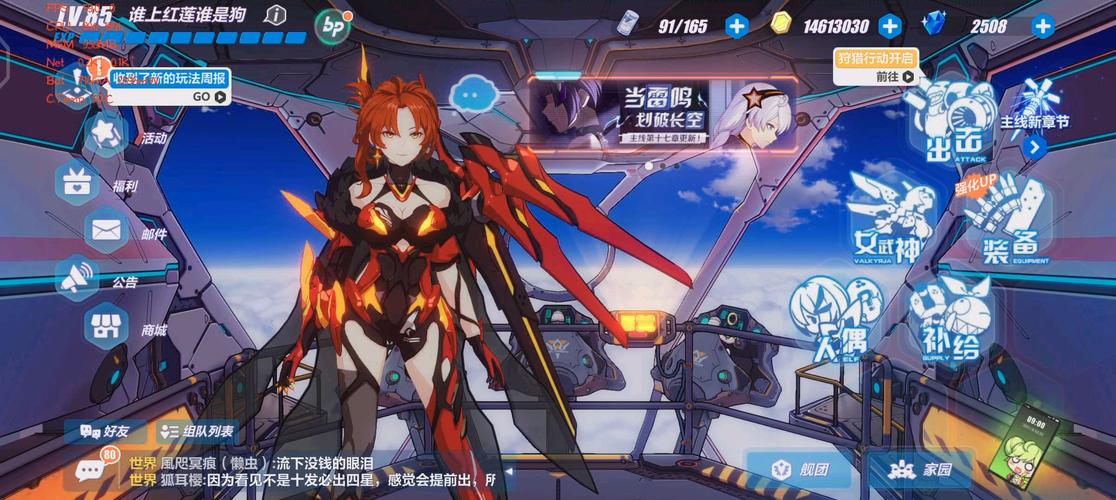The image size is (1116, 500).
Task: Open the 邮件 mail icon
Action: click(x=106, y=231)
